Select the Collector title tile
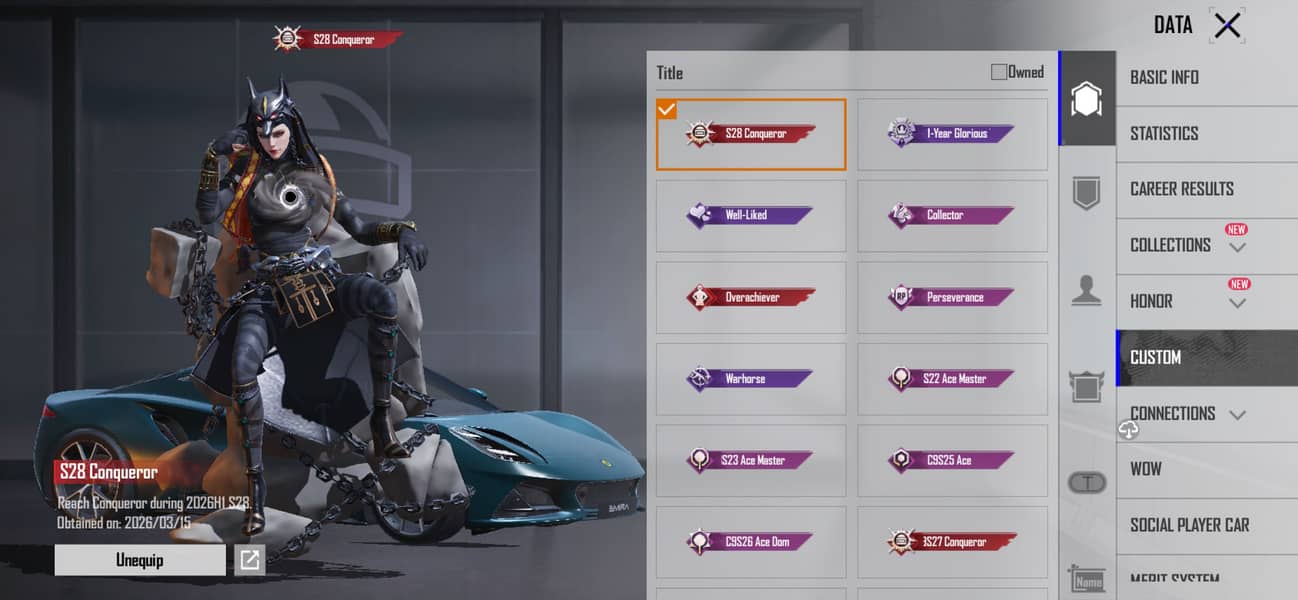This screenshot has width=1298, height=600. coord(952,215)
